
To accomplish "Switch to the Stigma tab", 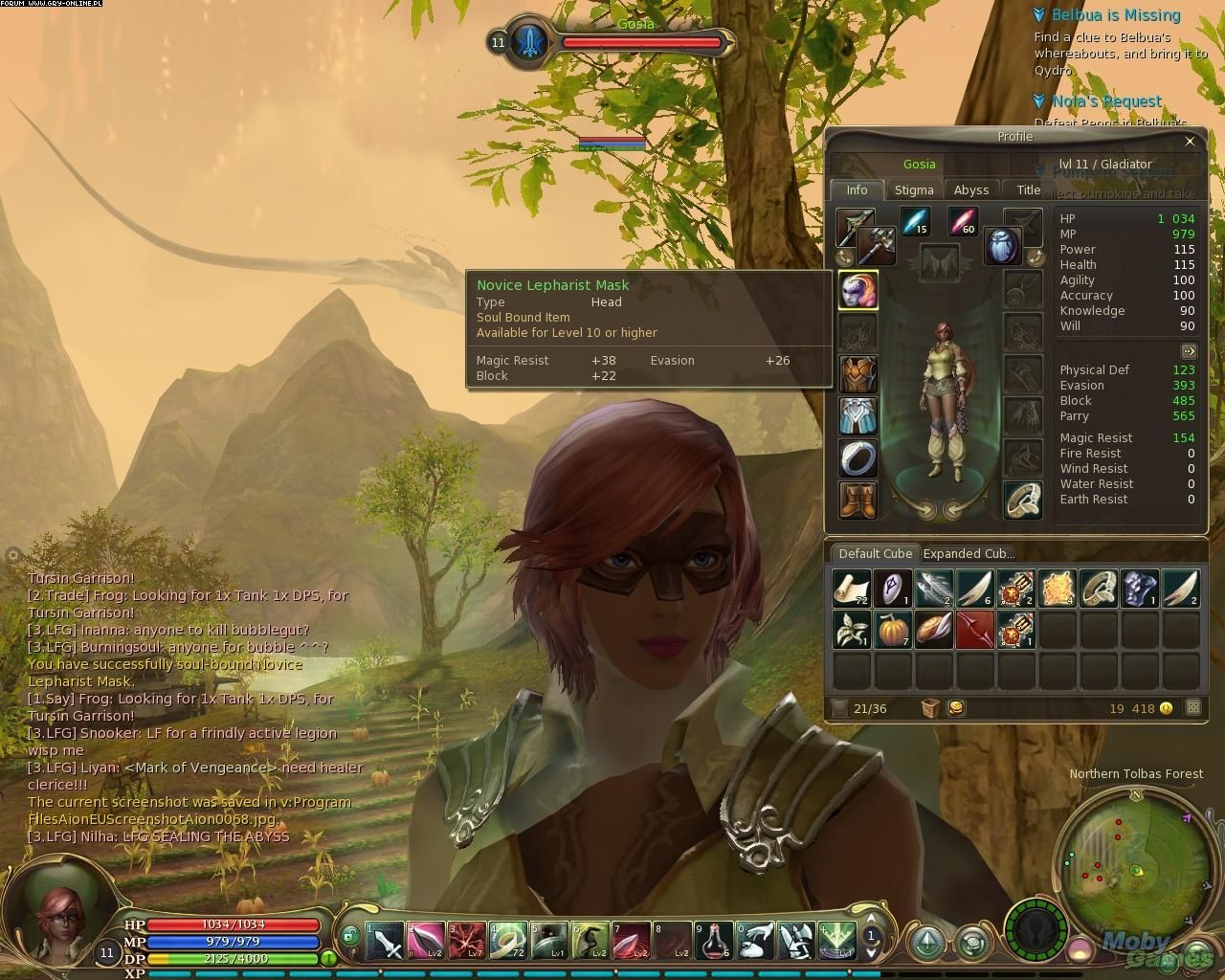I will pyautogui.click(x=913, y=189).
